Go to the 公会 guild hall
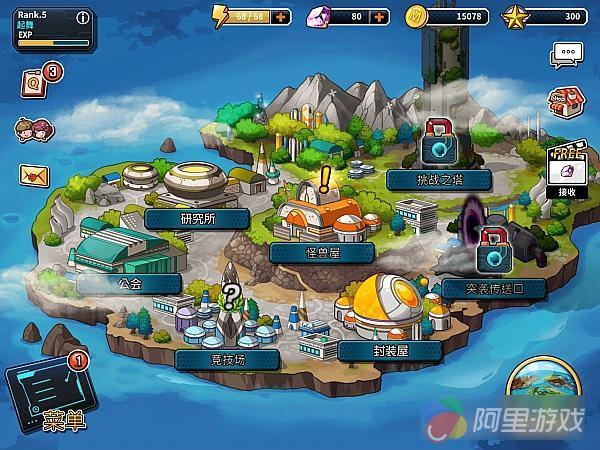Image resolution: width=600 pixels, height=450 pixels. click(x=129, y=283)
